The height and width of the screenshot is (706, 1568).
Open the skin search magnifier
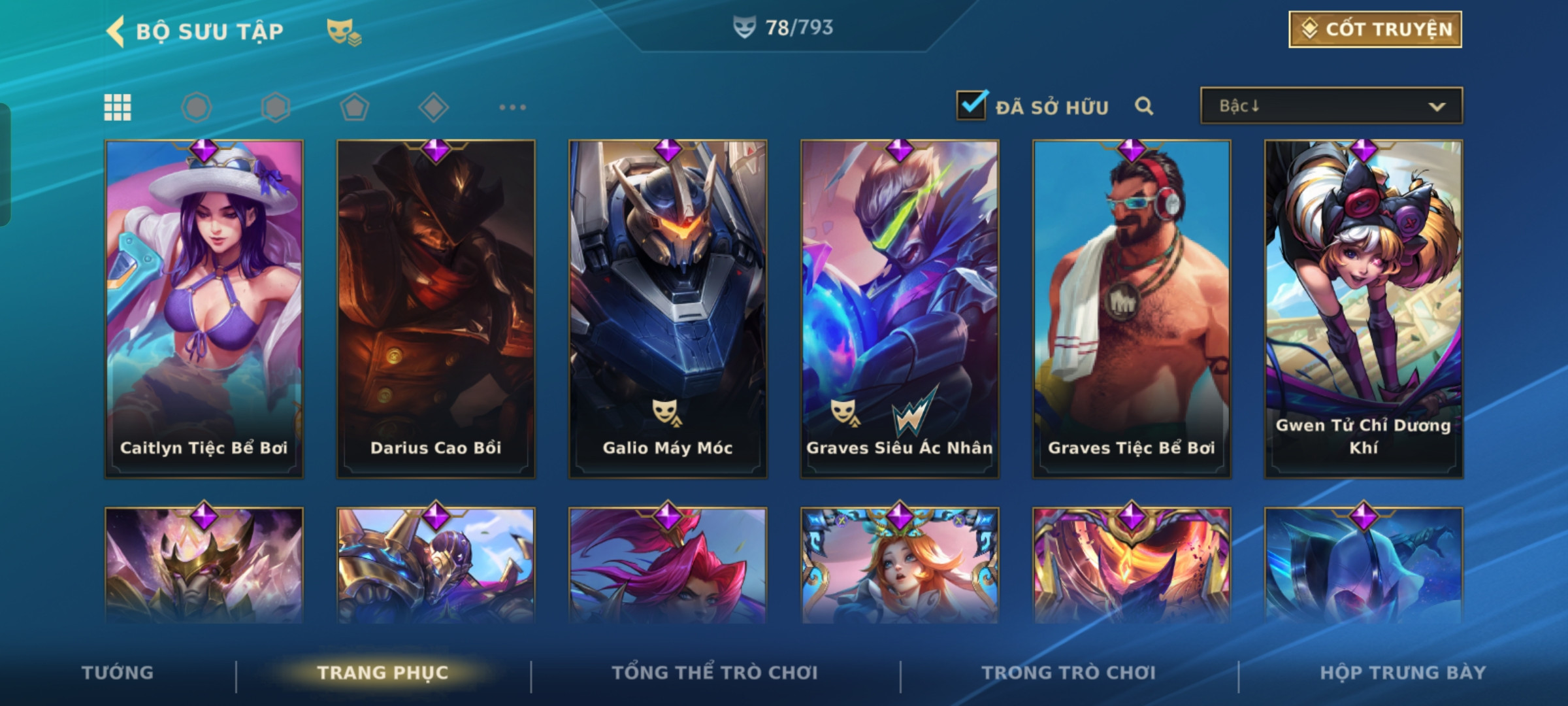click(1143, 106)
